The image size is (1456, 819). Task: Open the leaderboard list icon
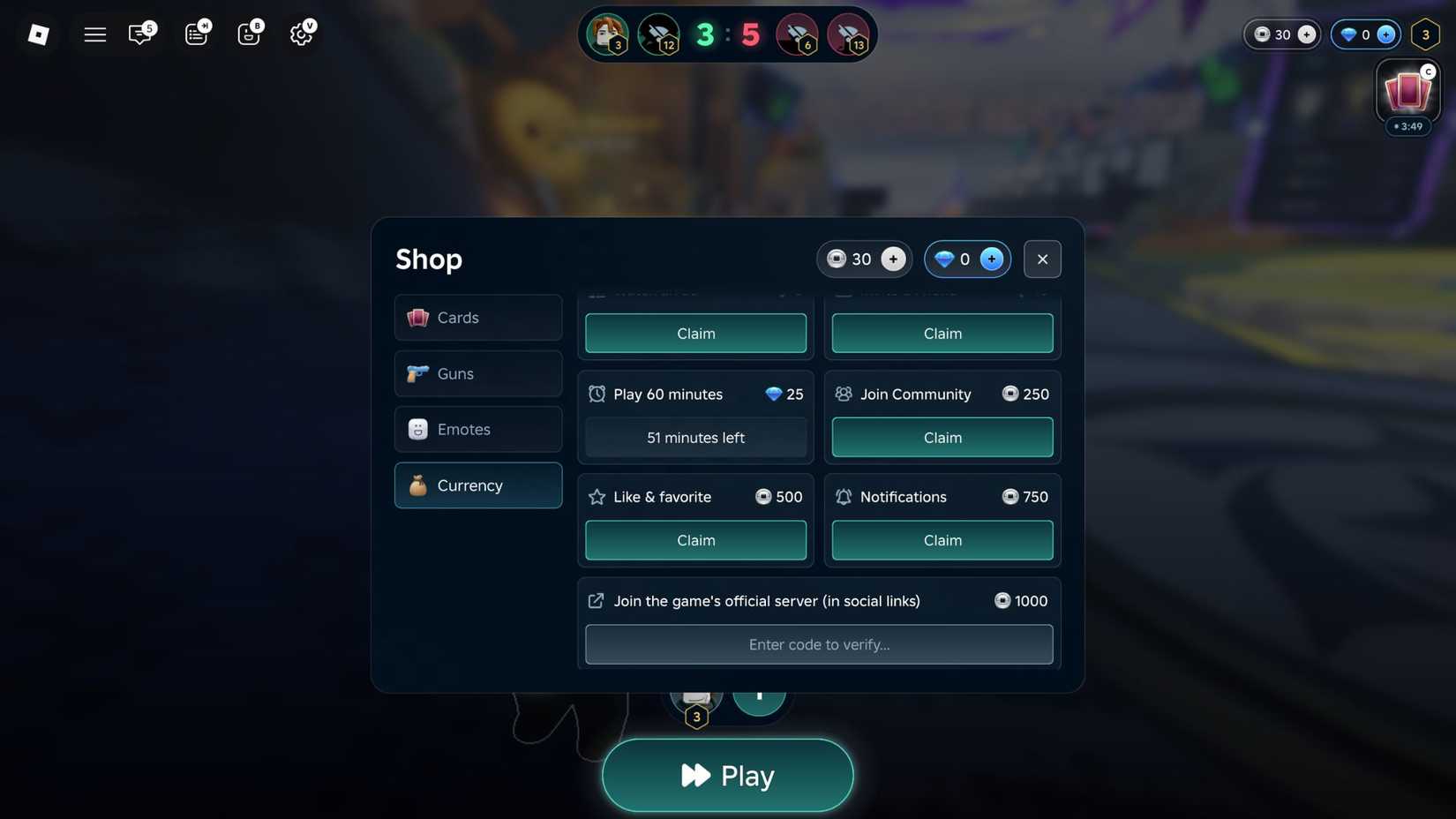(x=195, y=34)
